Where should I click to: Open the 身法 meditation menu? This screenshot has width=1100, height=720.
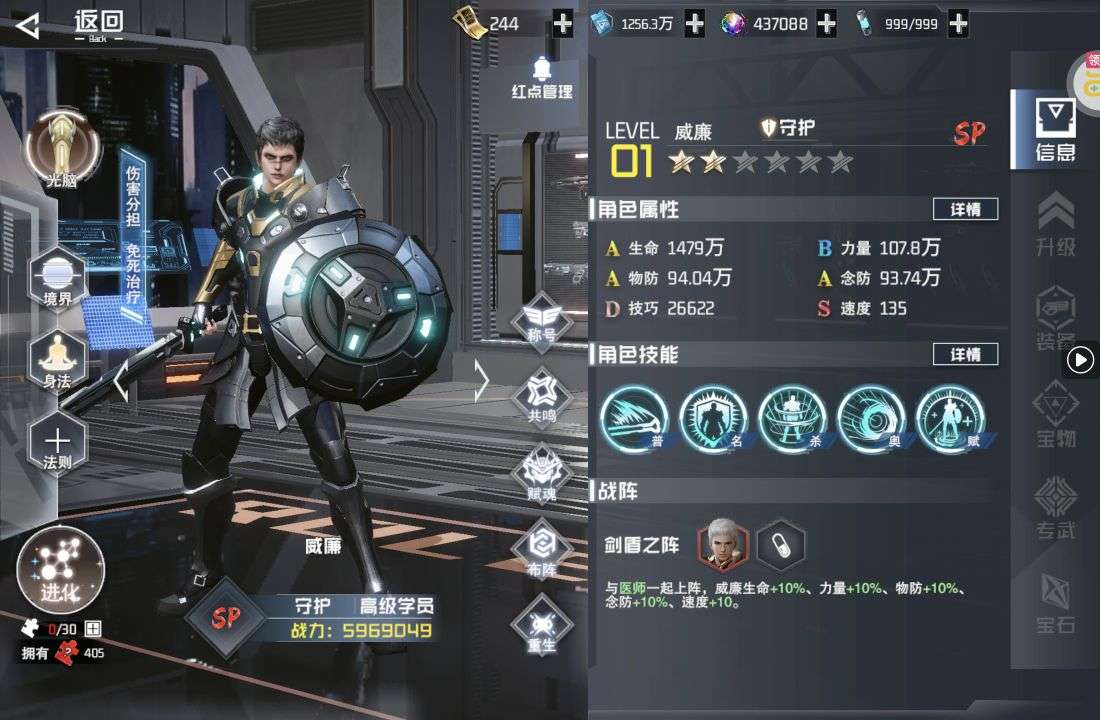58,358
